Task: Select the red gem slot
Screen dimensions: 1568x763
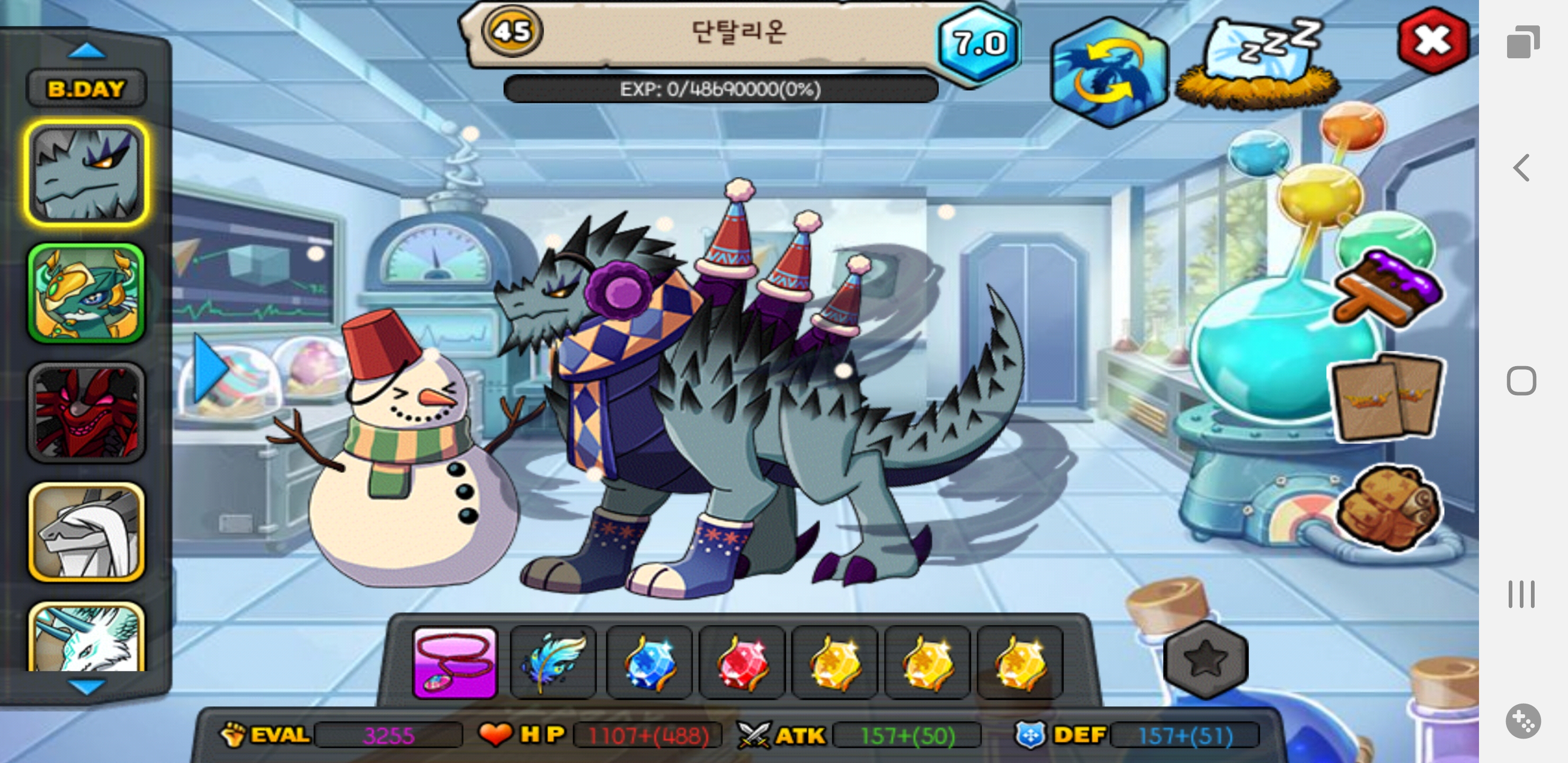Action: [742, 662]
